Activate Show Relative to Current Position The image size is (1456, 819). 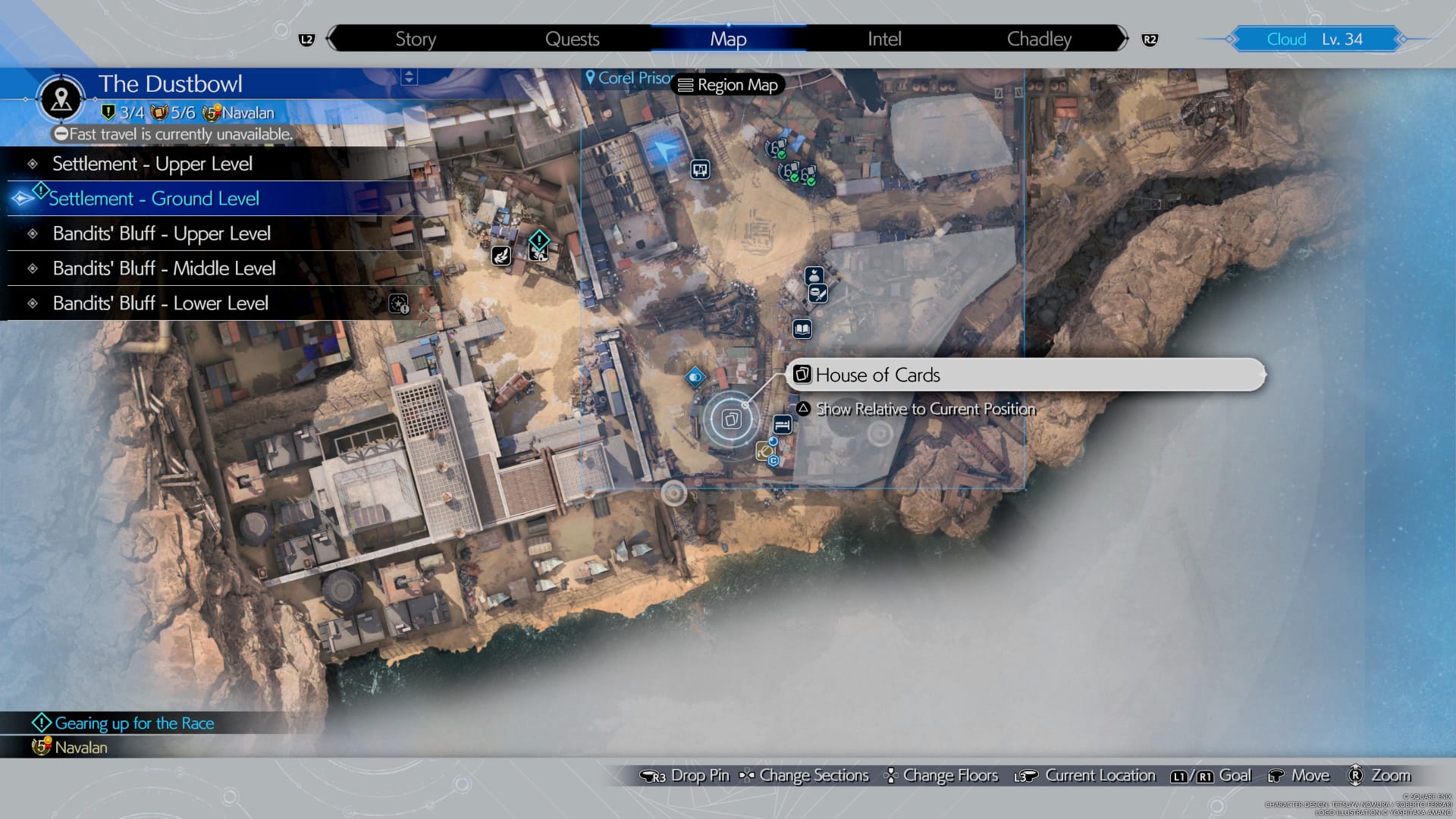tap(925, 409)
